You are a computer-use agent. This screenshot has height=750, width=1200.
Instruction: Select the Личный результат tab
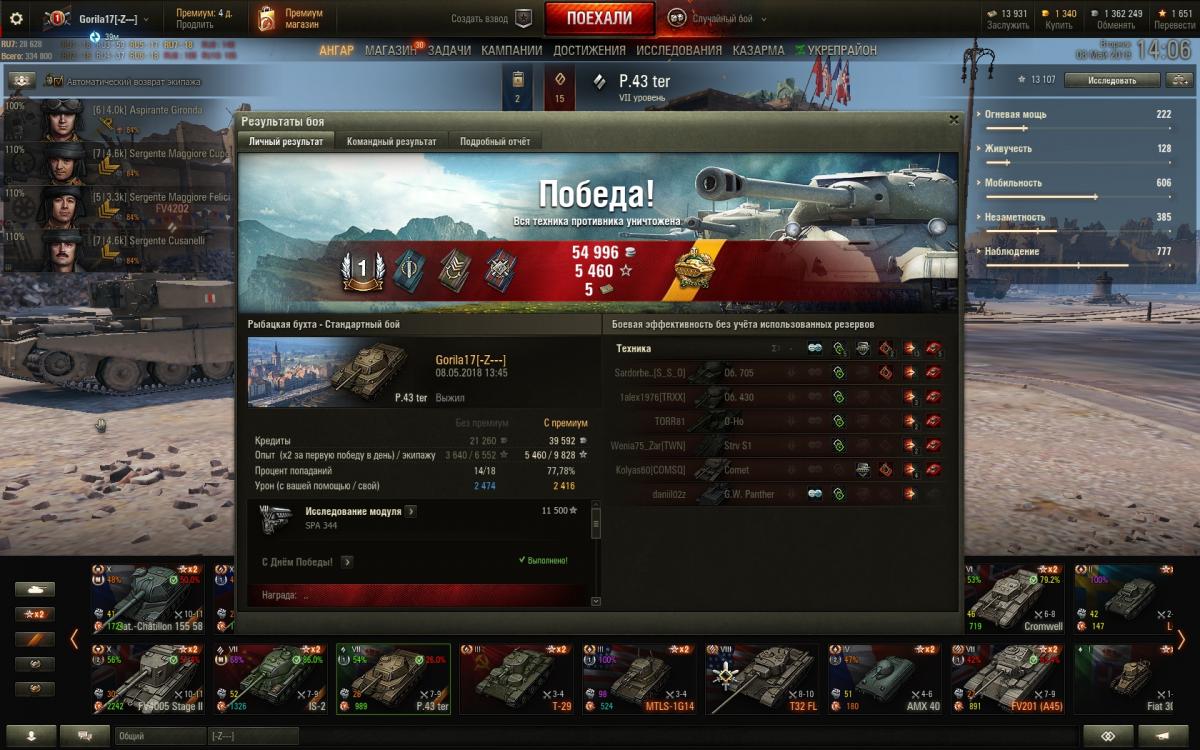[x=286, y=142]
